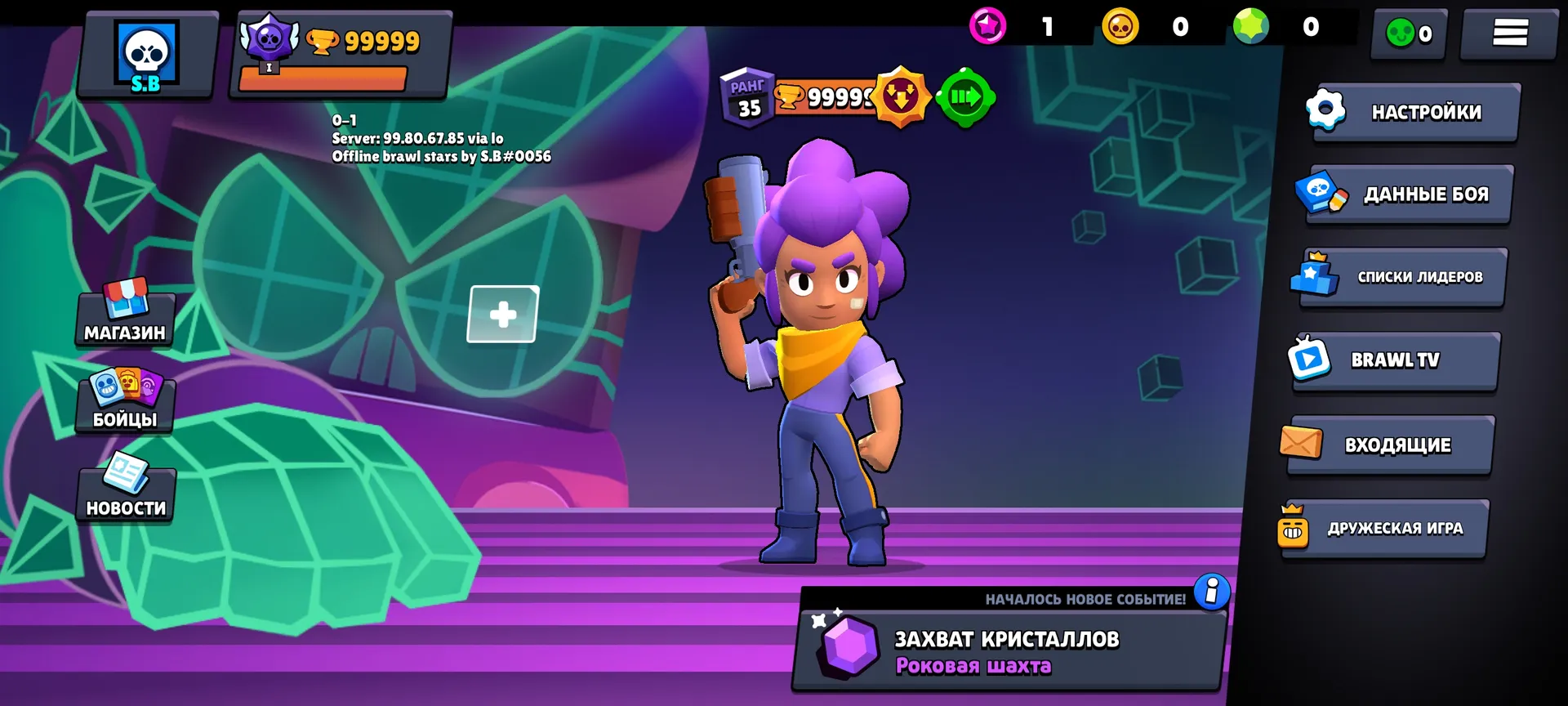Close the side menu with hamburger button
The width and height of the screenshot is (1568, 706).
click(x=1509, y=34)
